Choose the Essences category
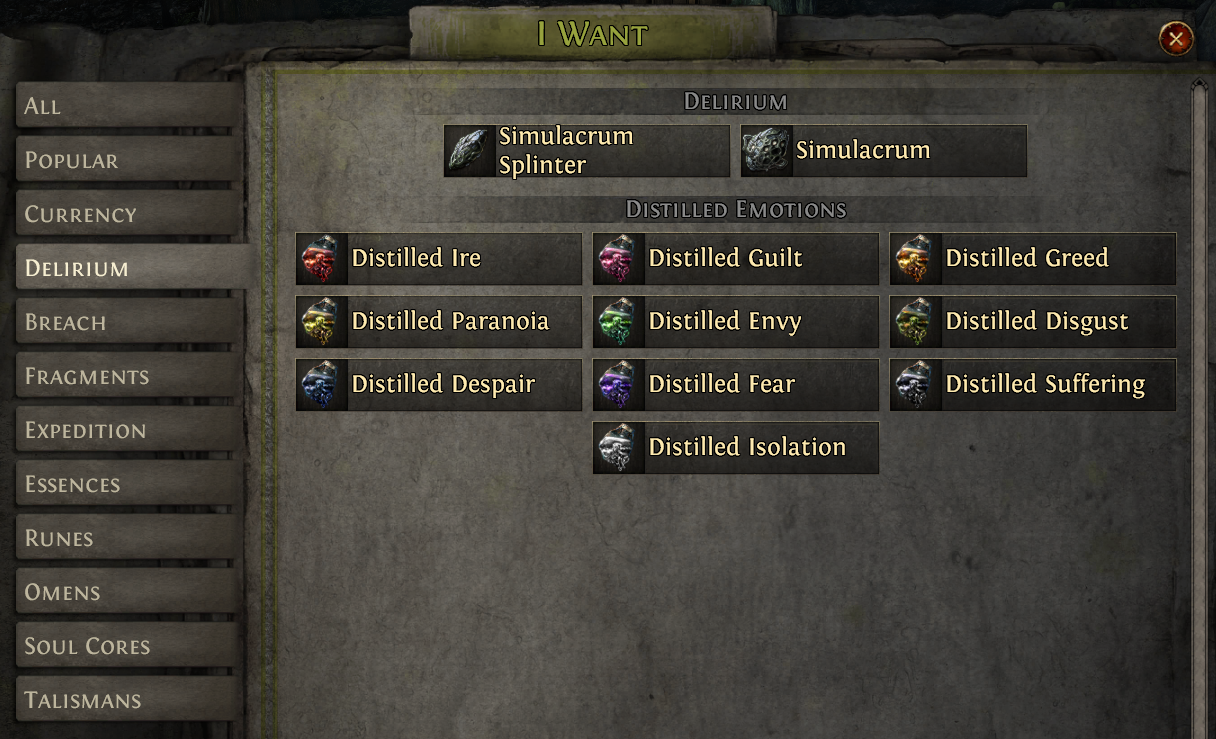Viewport: 1216px width, 739px height. [128, 484]
